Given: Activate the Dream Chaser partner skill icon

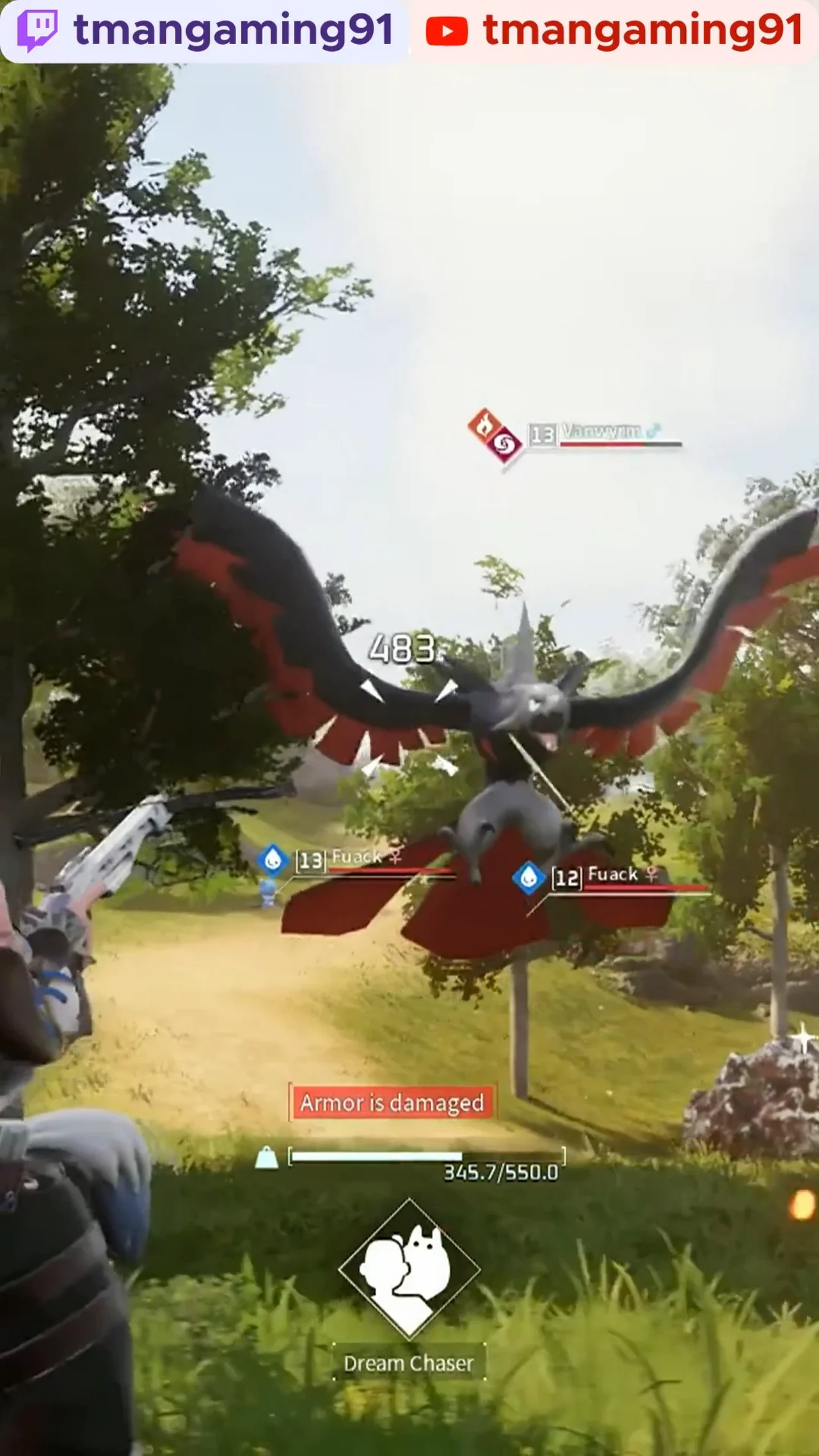Looking at the screenshot, I should 409,1269.
